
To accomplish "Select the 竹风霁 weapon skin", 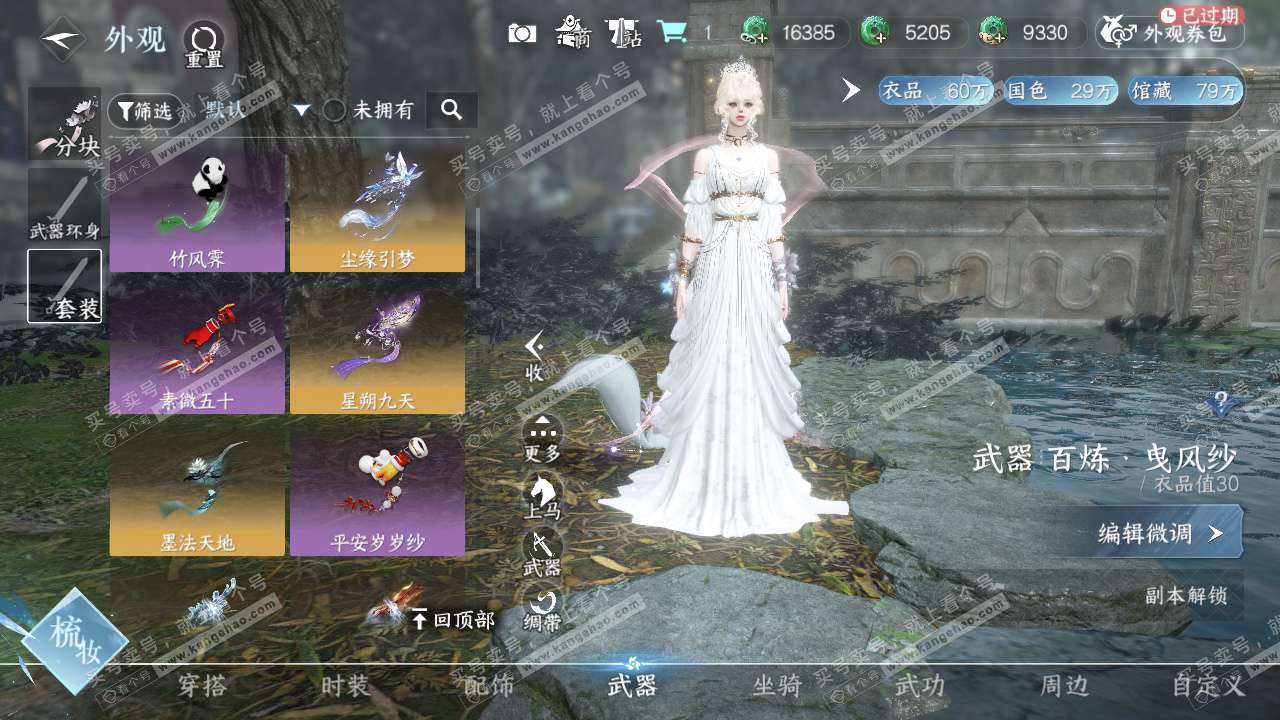I will click(x=197, y=213).
